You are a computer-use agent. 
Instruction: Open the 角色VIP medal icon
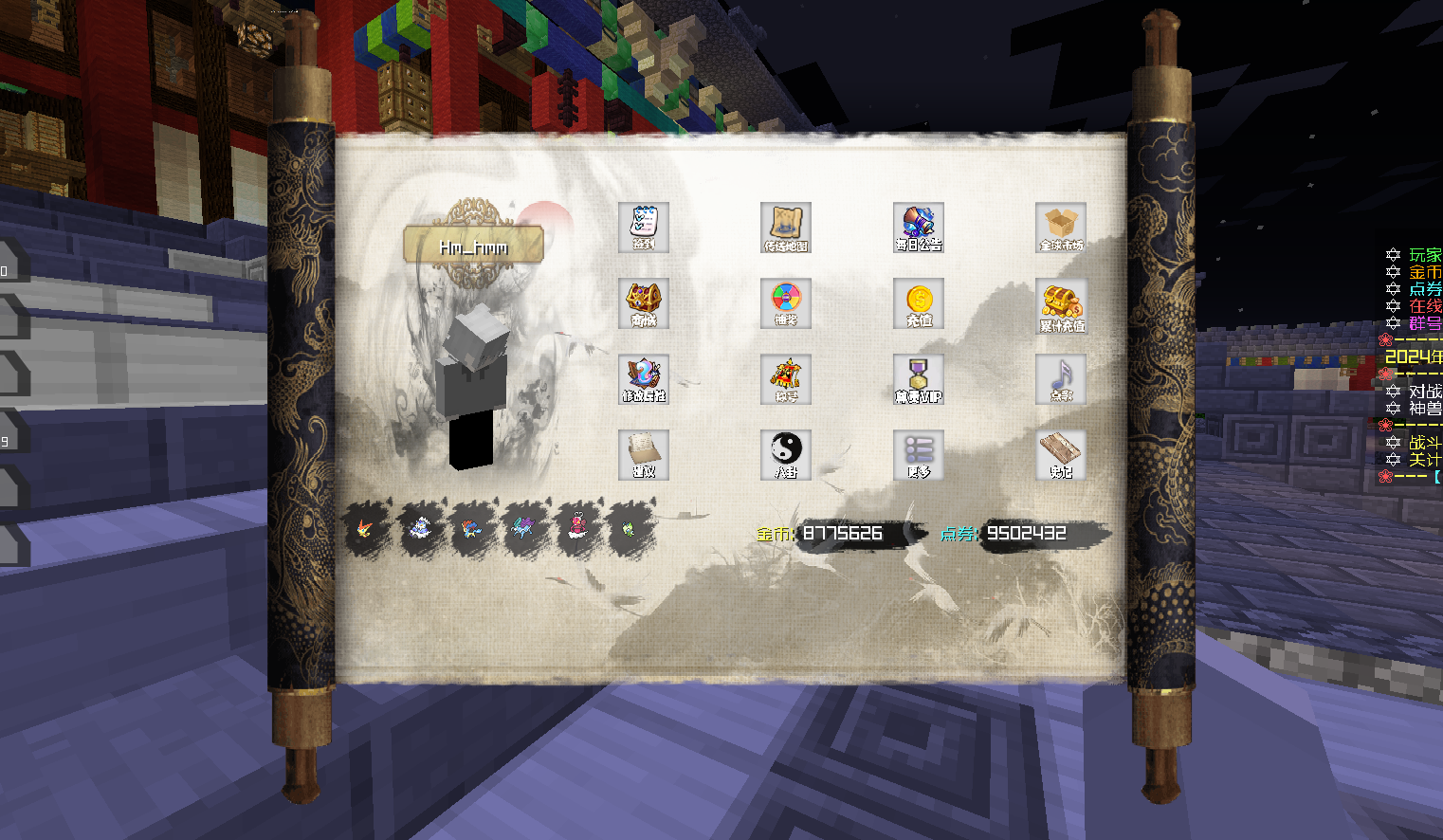click(x=919, y=379)
